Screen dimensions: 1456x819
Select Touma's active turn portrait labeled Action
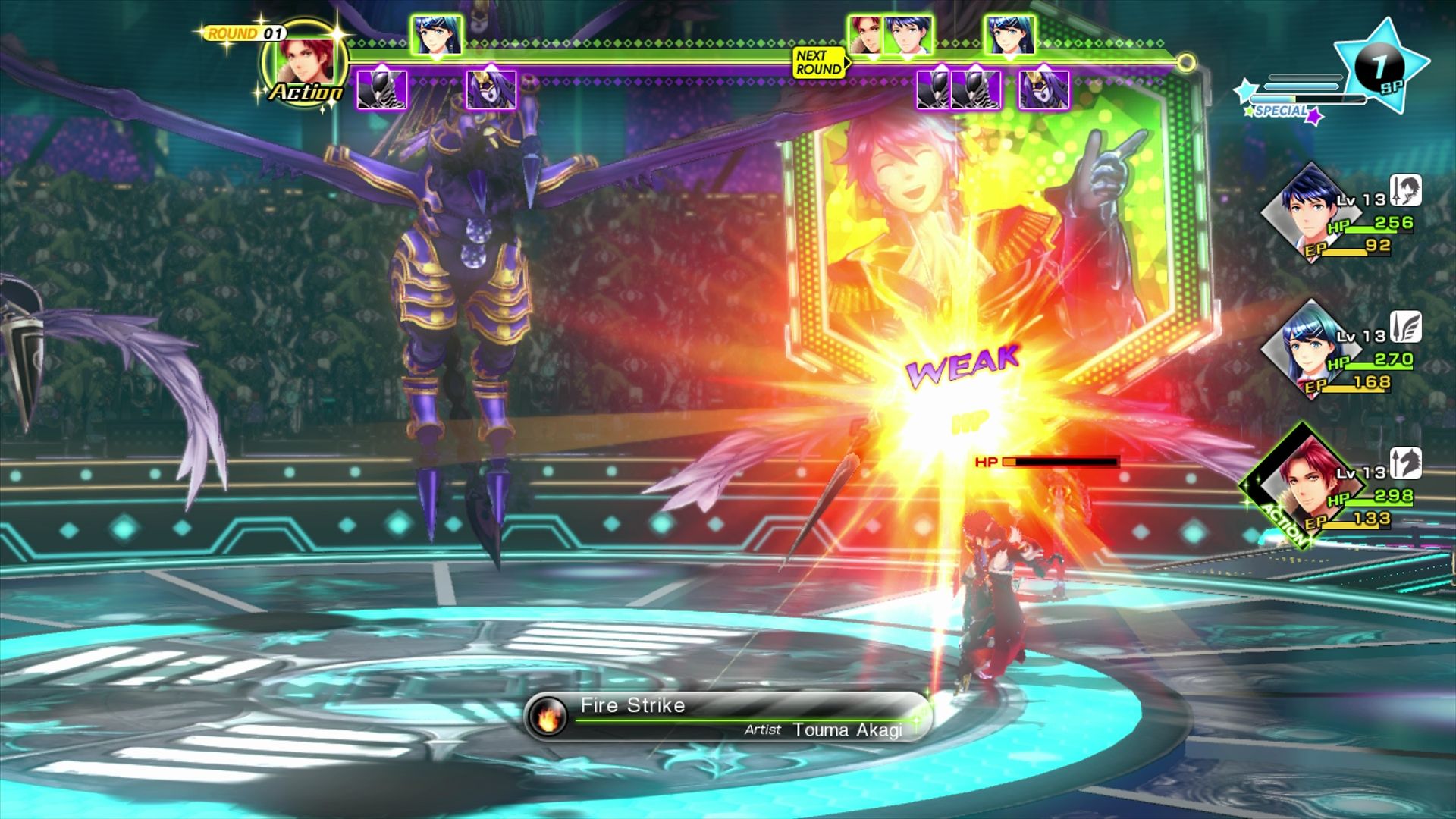point(305,64)
